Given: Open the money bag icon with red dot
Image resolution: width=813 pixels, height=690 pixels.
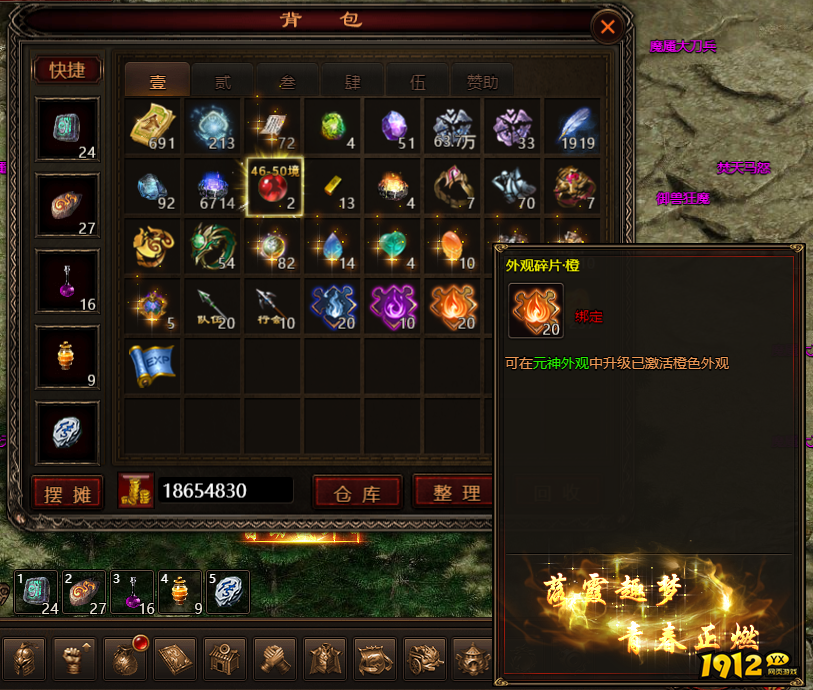Looking at the screenshot, I should click(x=125, y=658).
